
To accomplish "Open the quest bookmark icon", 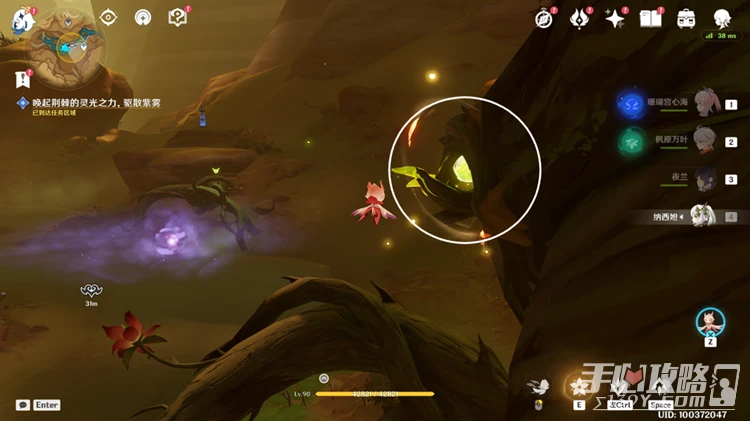I will 22,79.
